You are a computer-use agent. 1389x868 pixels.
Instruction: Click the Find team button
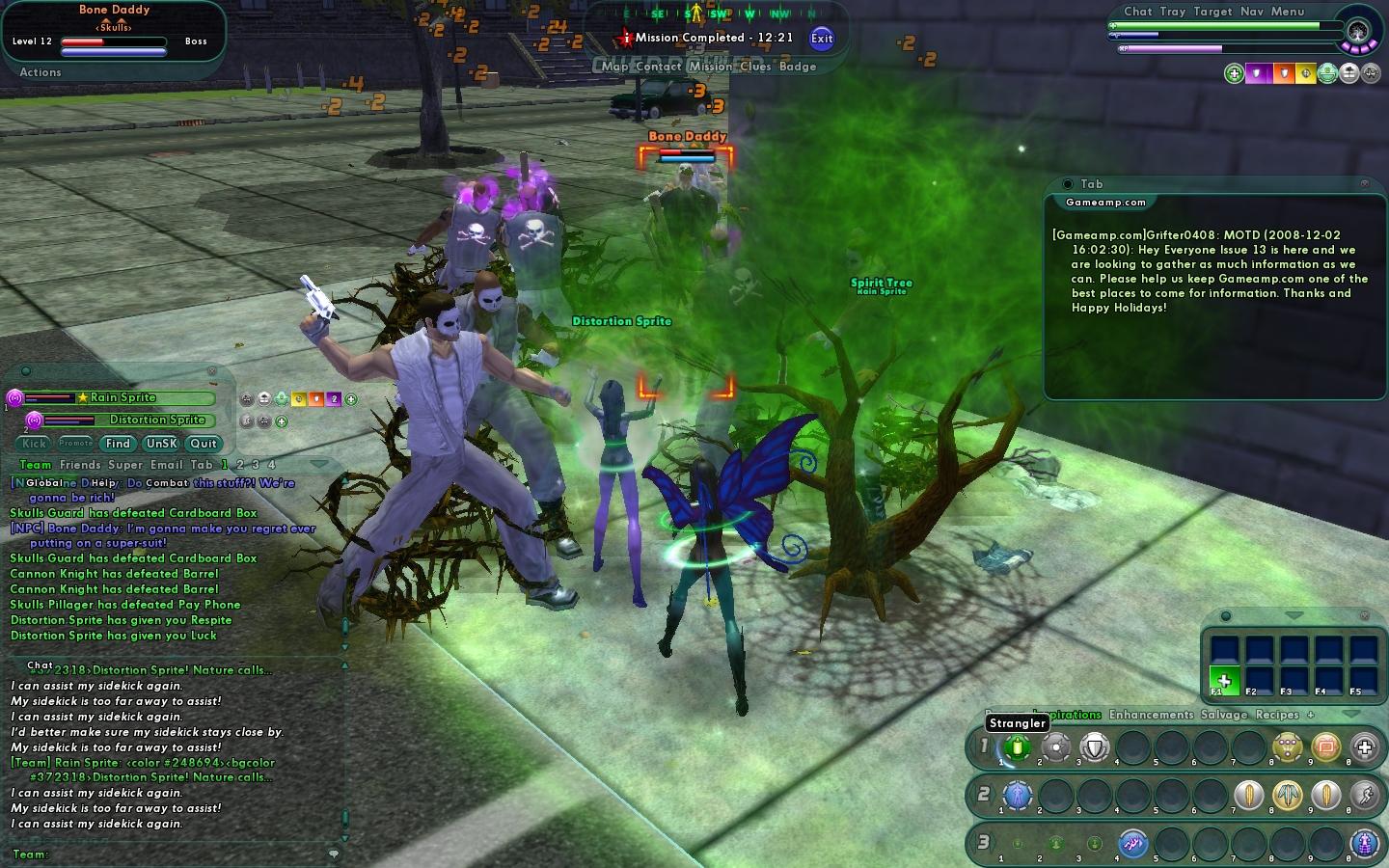pyautogui.click(x=118, y=444)
